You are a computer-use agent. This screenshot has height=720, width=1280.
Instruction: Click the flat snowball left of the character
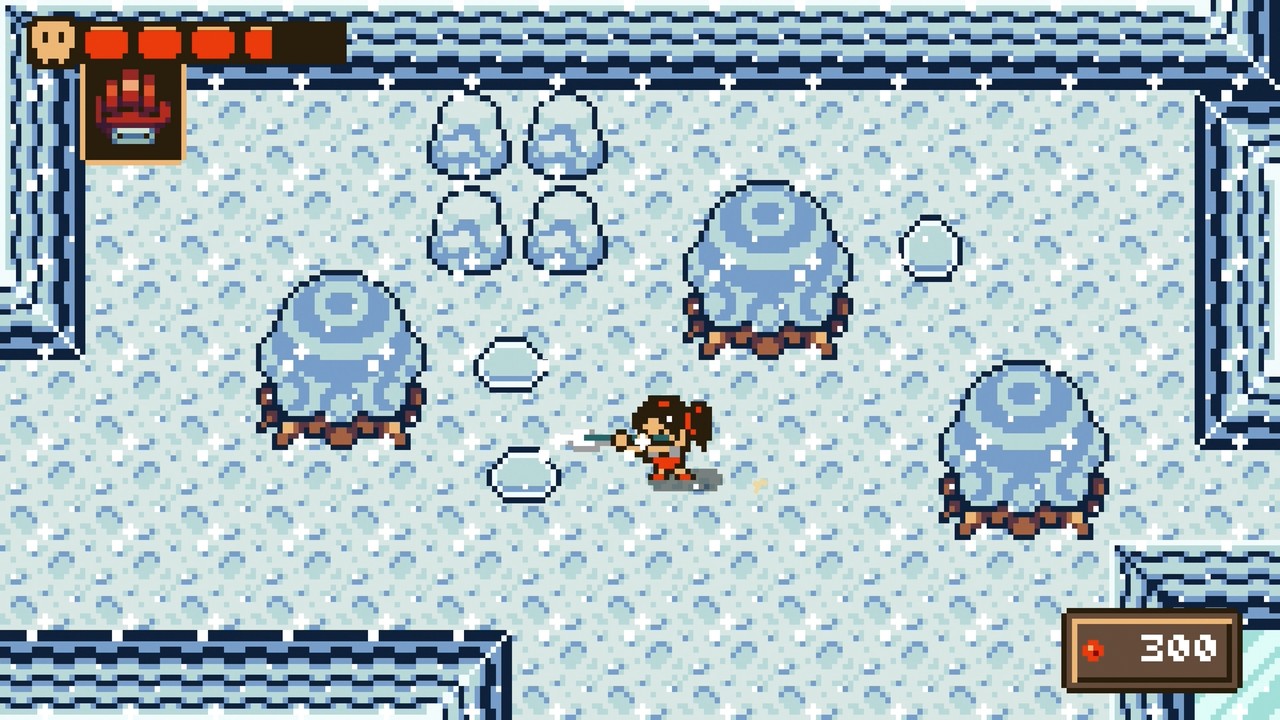pyautogui.click(x=510, y=363)
